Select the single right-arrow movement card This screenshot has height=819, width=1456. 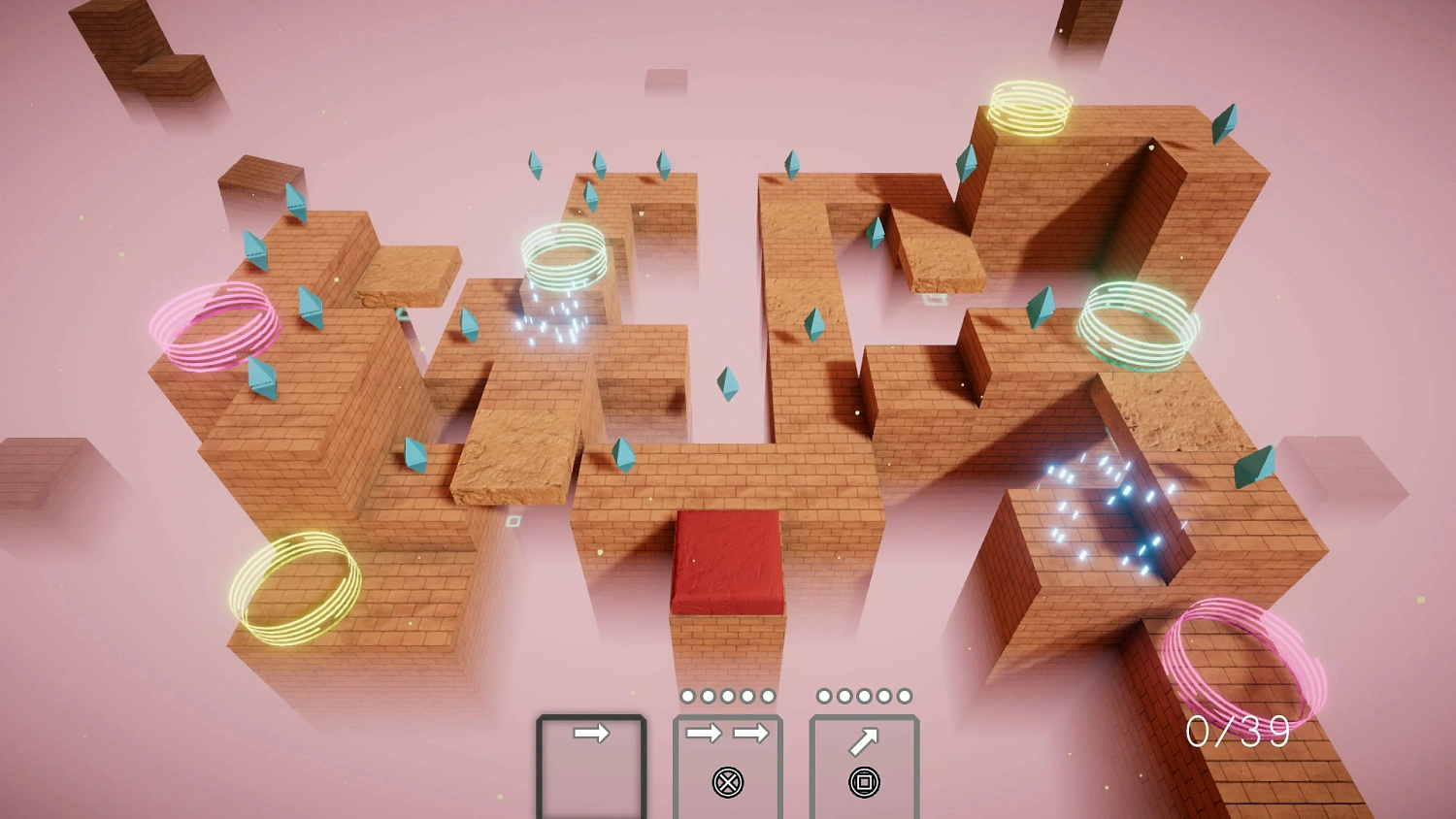592,767
